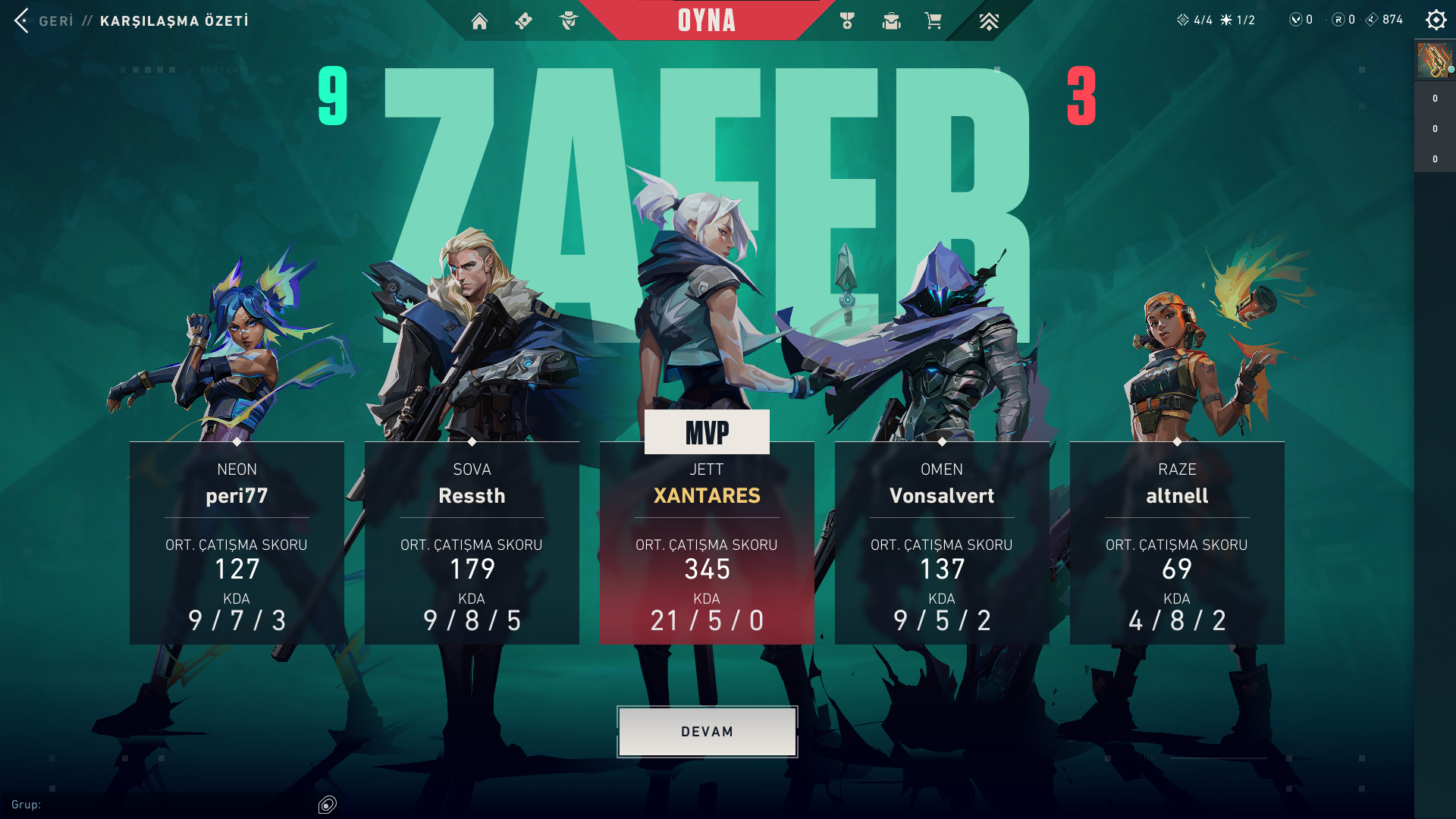Viewport: 1456px width, 819px height.
Task: Open the backpack collection icon
Action: tap(891, 21)
